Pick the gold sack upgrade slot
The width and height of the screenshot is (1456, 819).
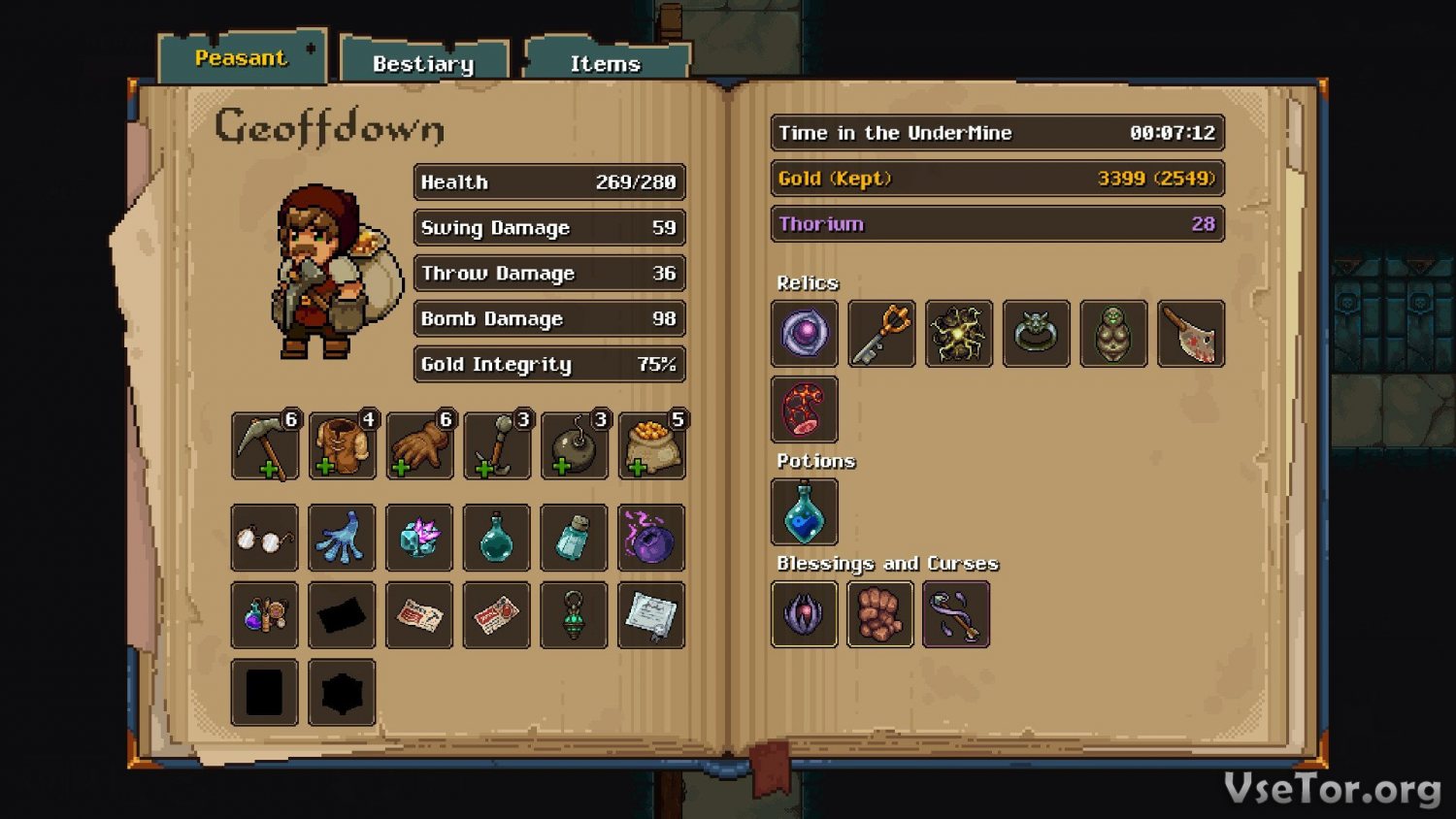(x=651, y=446)
